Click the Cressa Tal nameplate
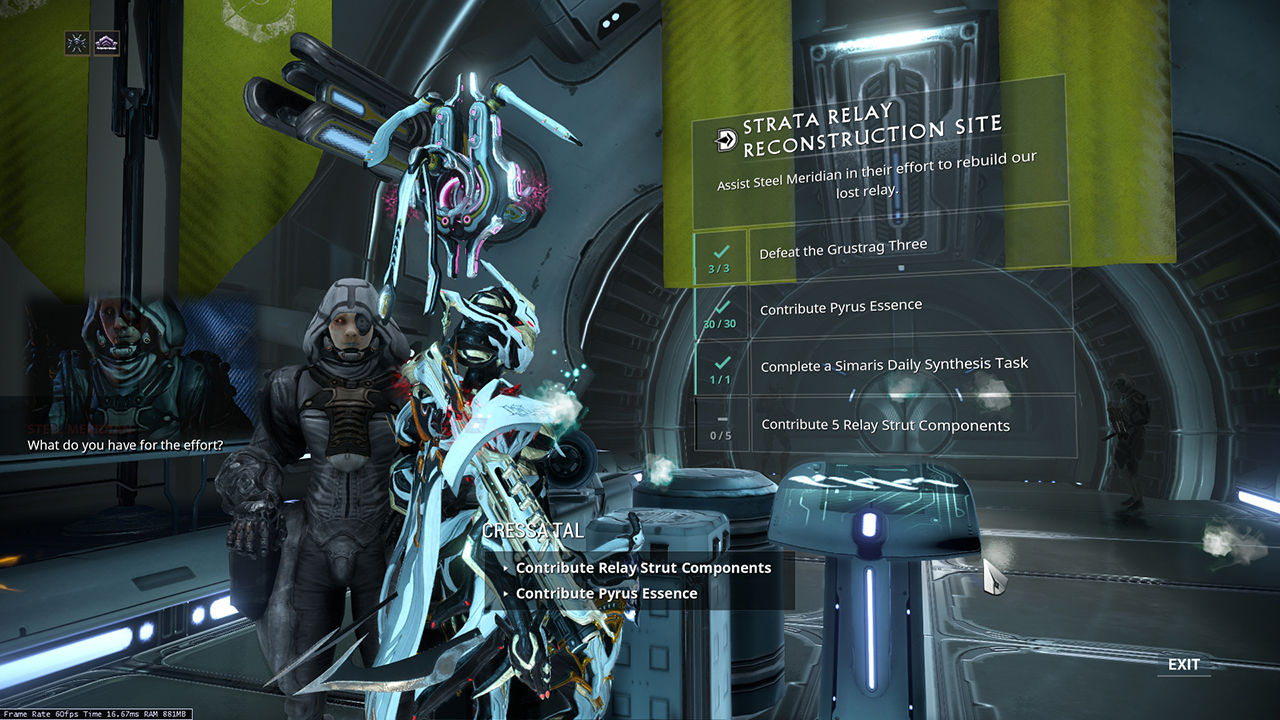Viewport: 1280px width, 720px height. pyautogui.click(x=534, y=531)
